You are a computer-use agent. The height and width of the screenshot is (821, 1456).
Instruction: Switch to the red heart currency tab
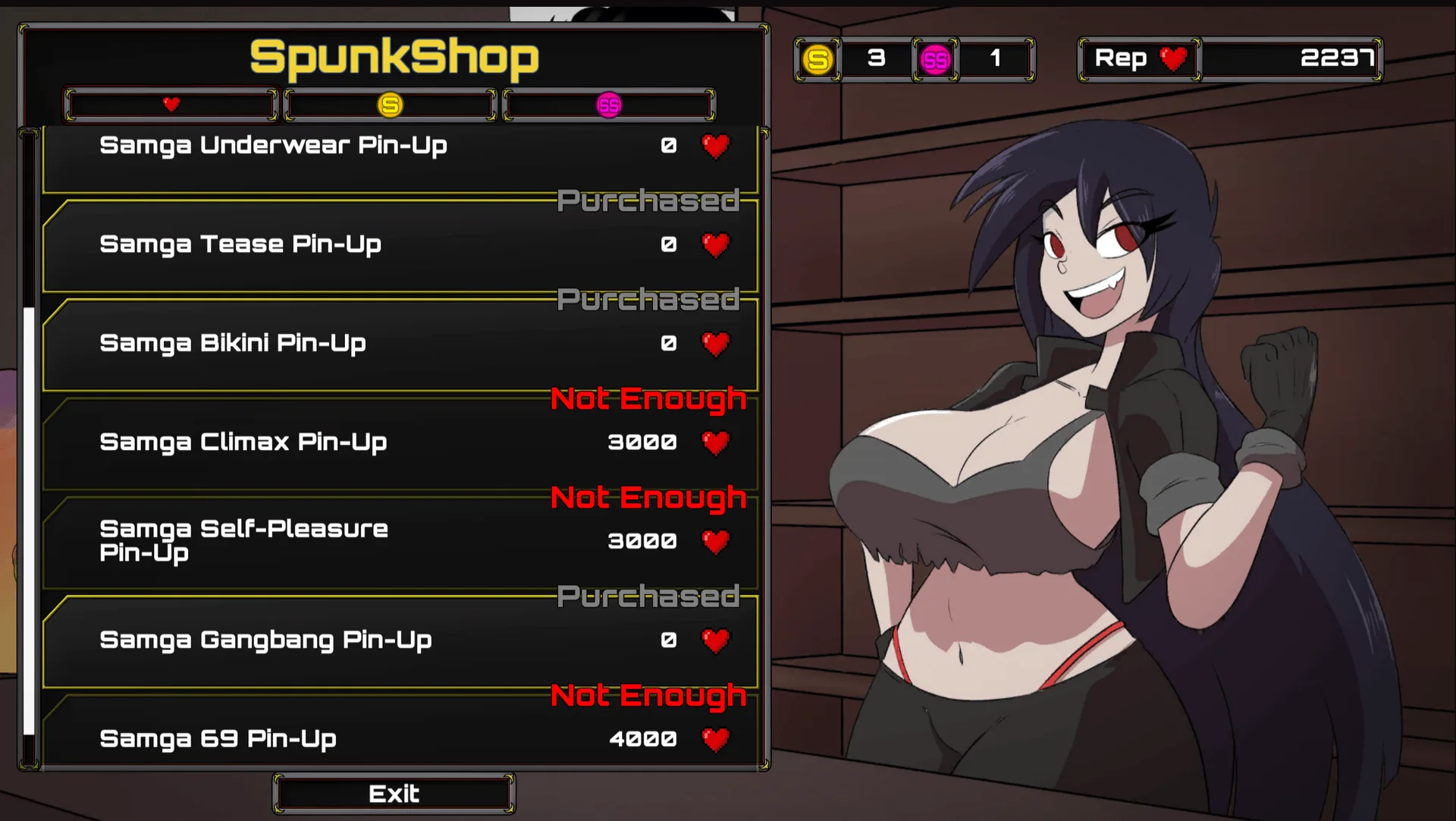click(171, 105)
